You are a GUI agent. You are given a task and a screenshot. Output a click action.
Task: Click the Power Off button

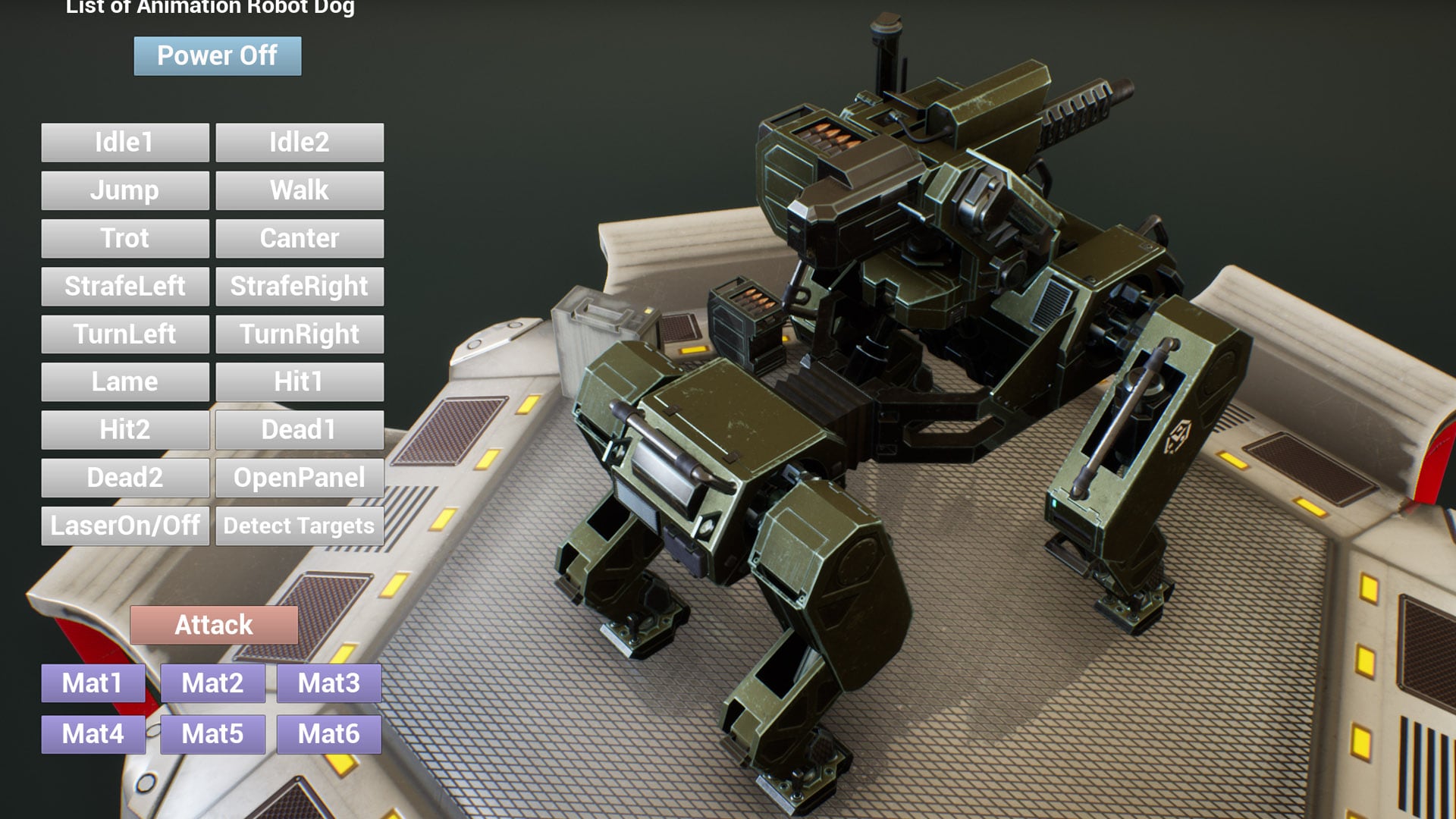pyautogui.click(x=217, y=55)
